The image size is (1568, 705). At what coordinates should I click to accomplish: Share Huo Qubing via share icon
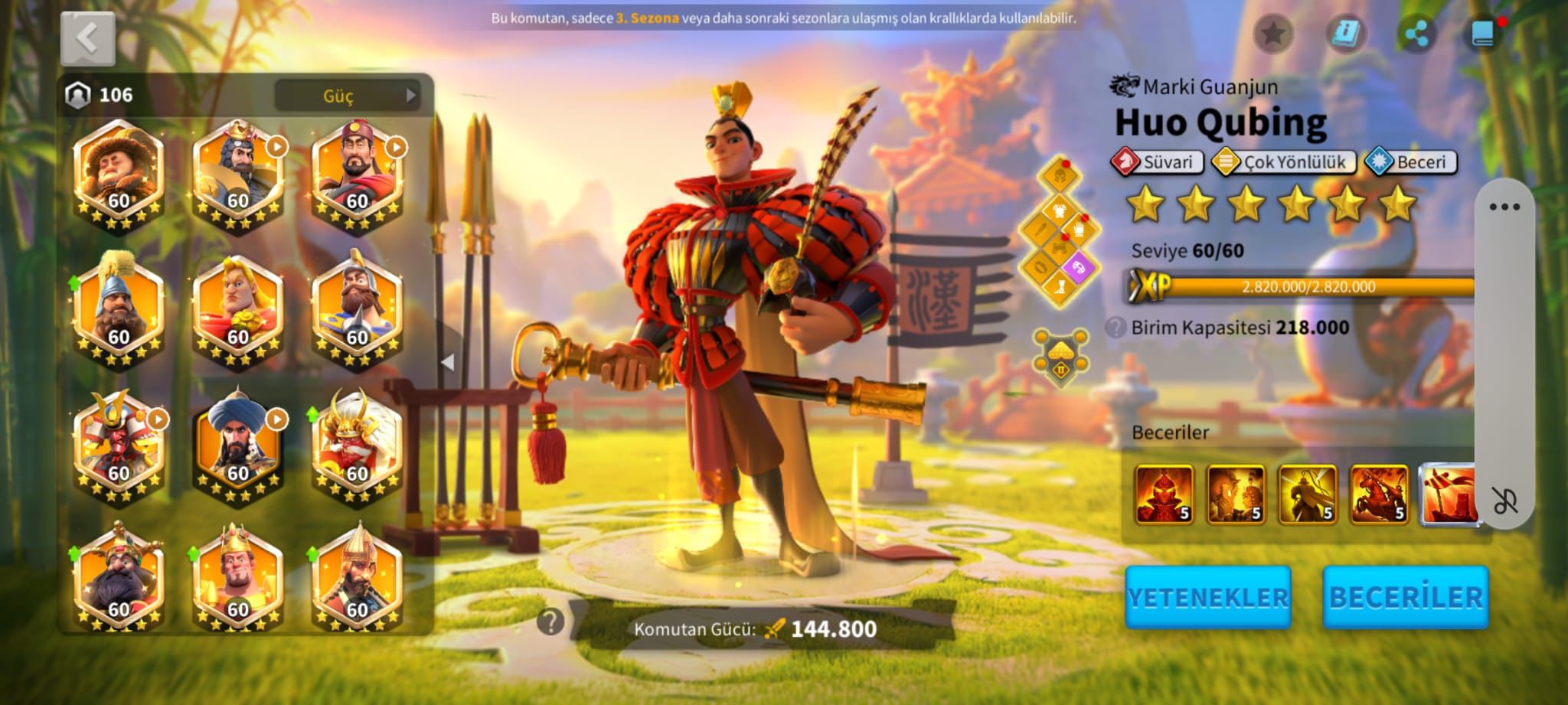[x=1416, y=34]
